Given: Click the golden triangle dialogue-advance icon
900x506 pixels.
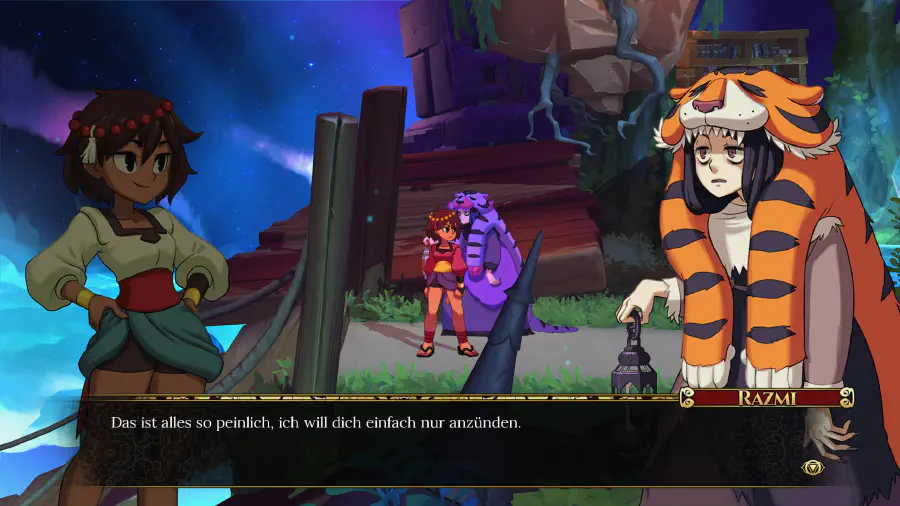Looking at the screenshot, I should tap(812, 467).
